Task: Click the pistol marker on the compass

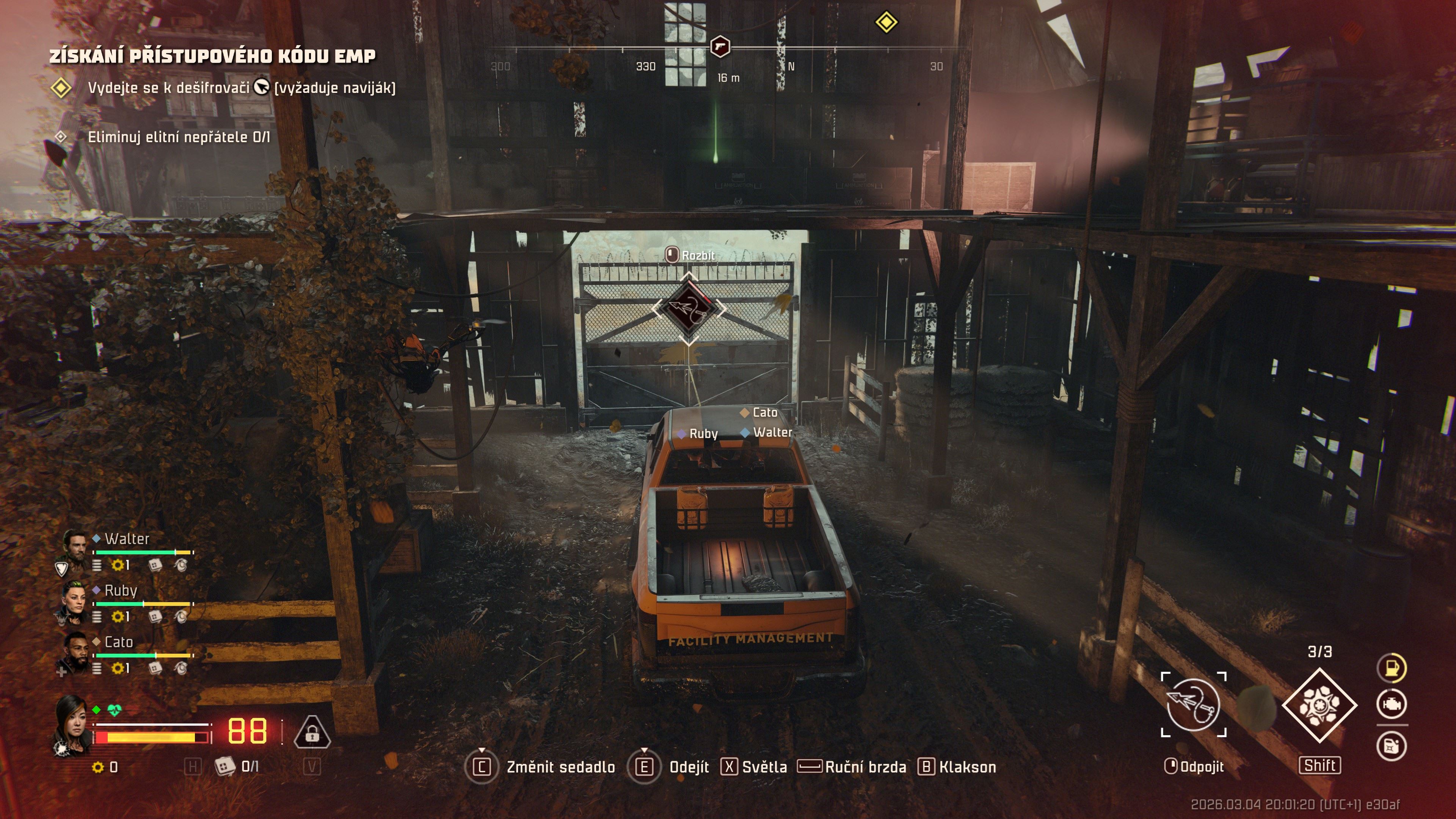Action: pos(720,46)
